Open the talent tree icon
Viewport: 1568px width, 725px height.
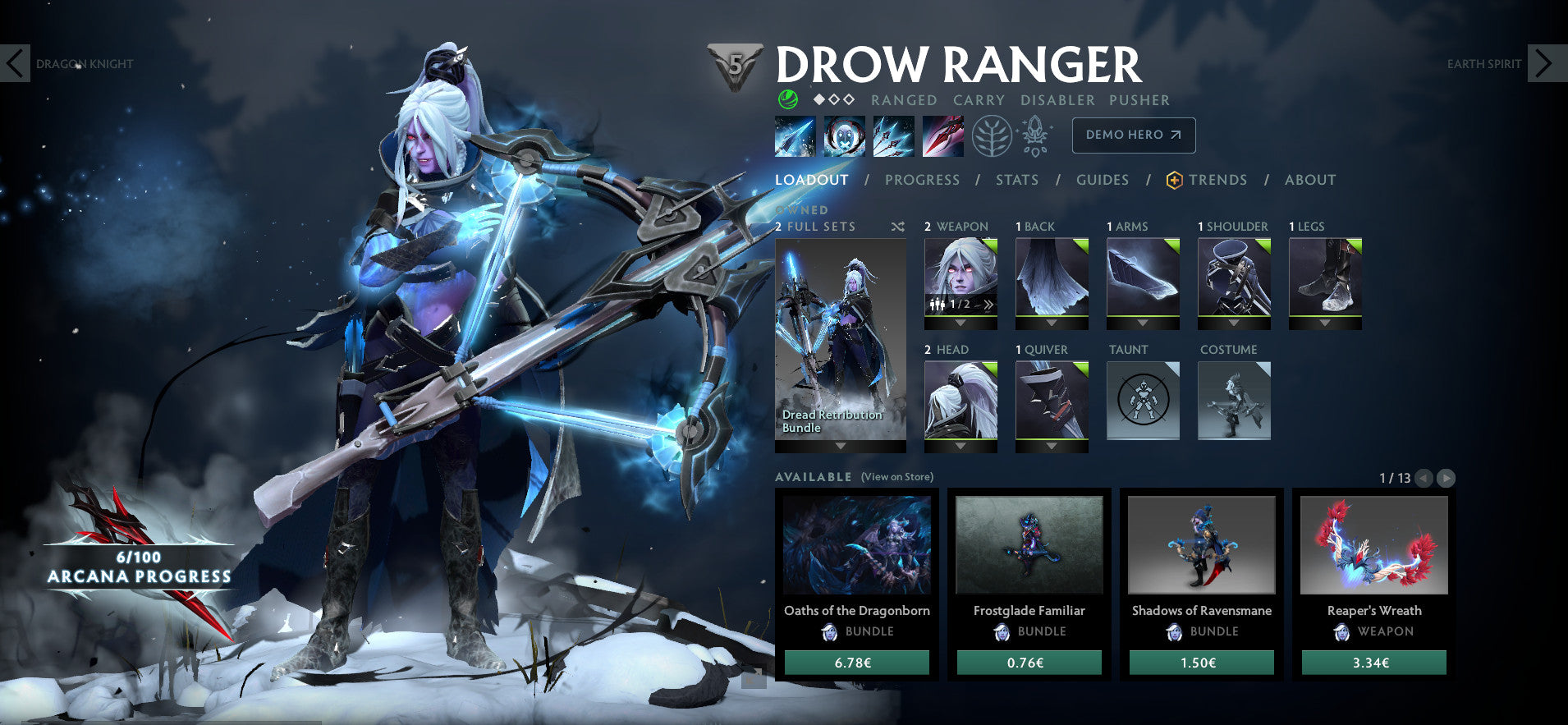[x=991, y=136]
